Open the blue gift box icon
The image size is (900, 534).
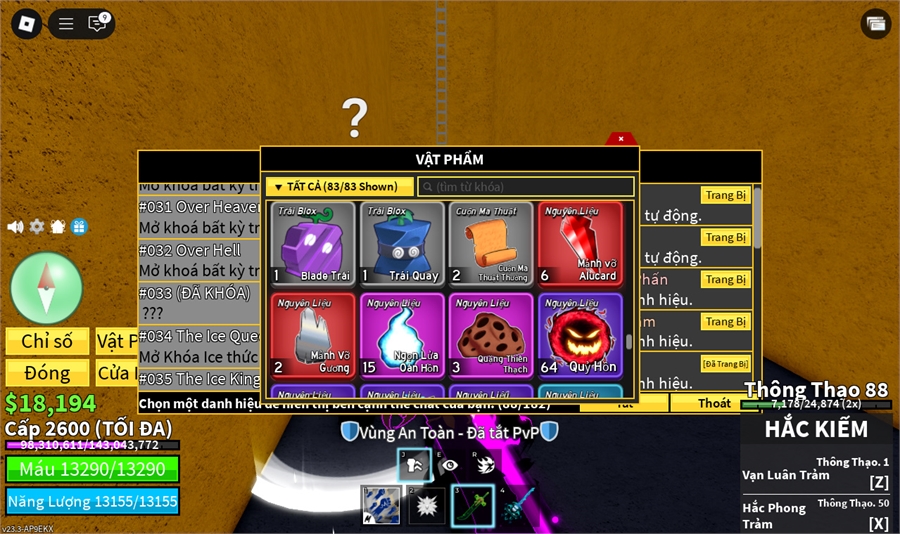[79, 227]
